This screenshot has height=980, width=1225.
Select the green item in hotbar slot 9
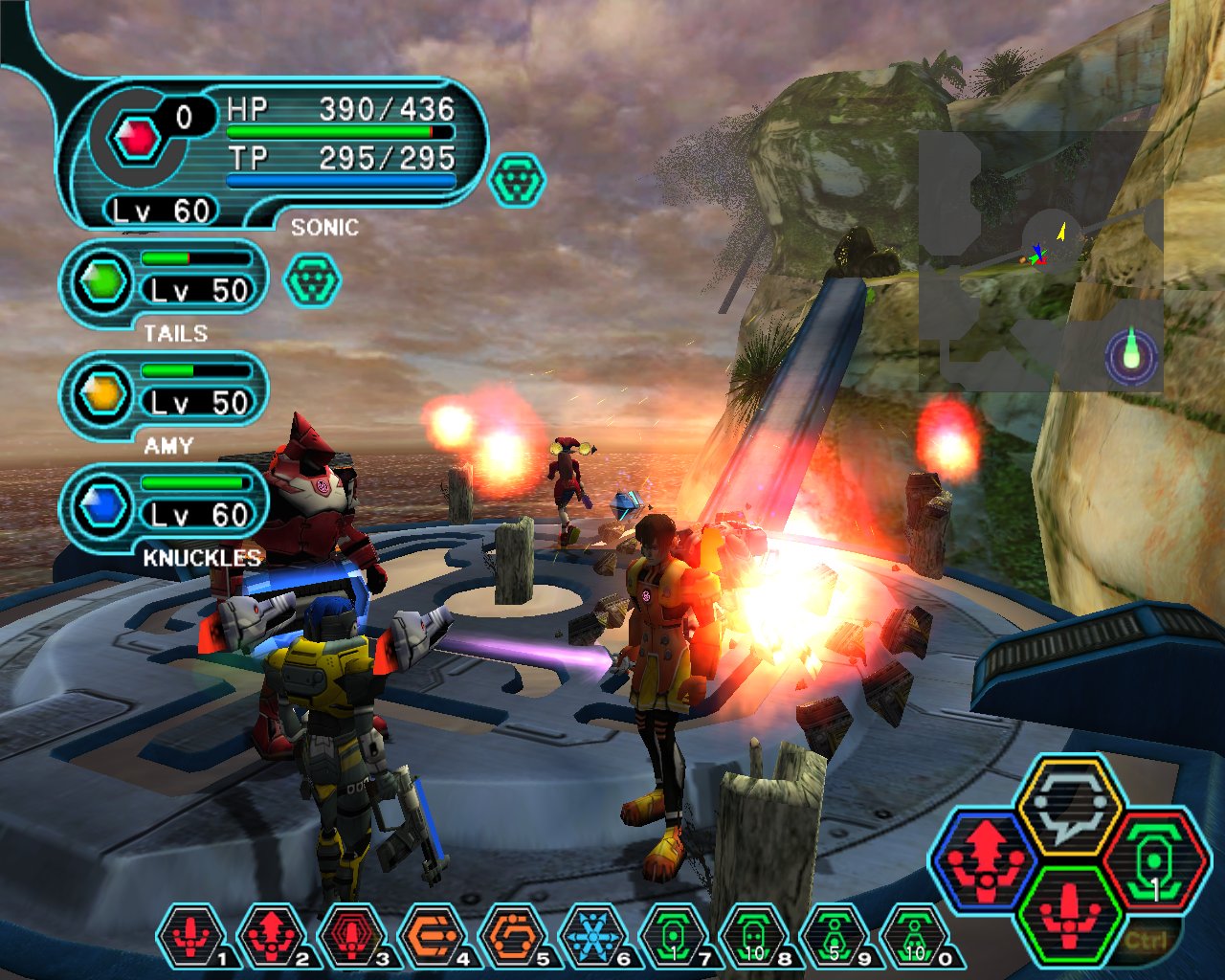[835, 936]
